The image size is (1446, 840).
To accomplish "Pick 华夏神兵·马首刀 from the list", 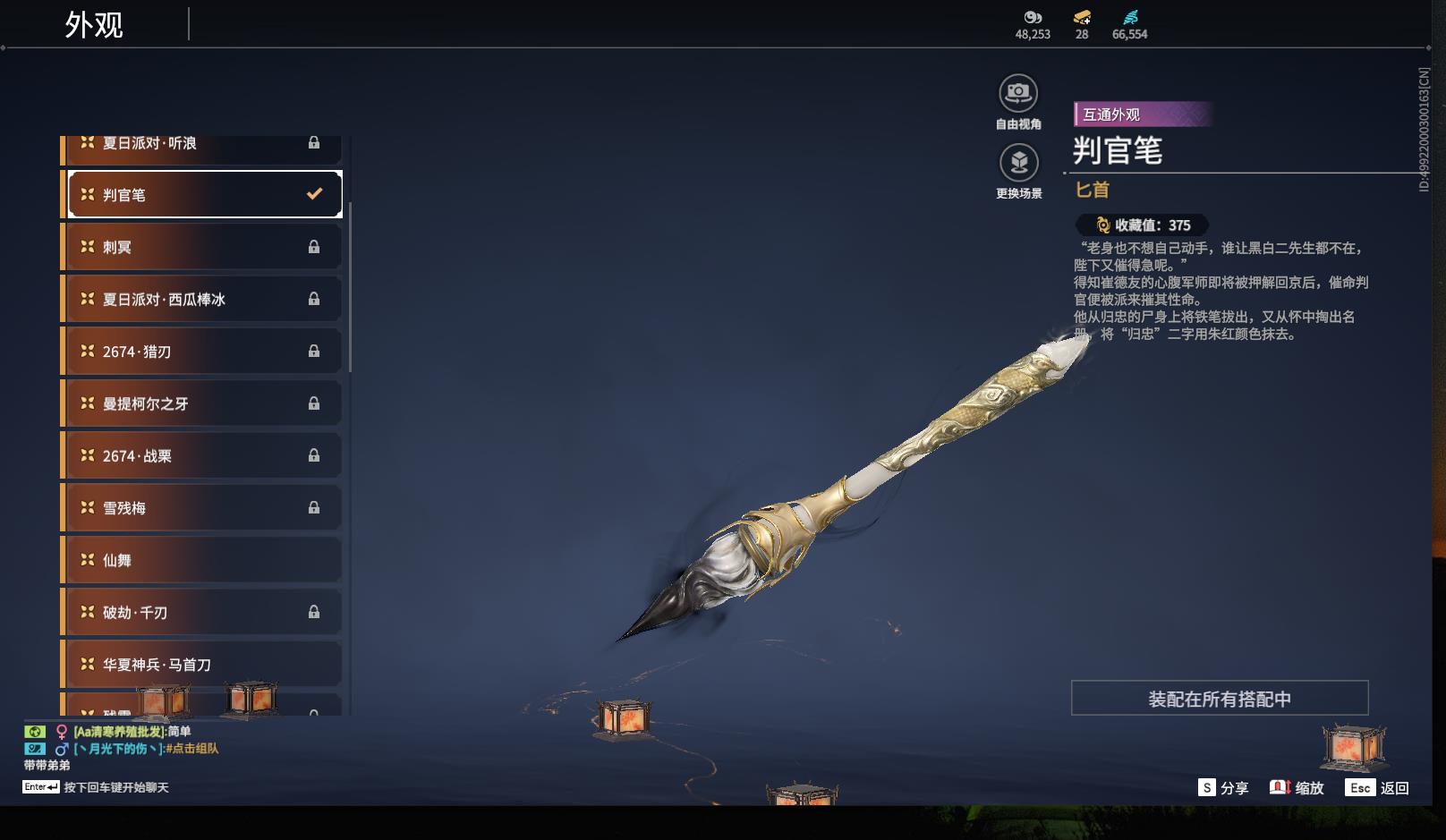I will (x=204, y=665).
